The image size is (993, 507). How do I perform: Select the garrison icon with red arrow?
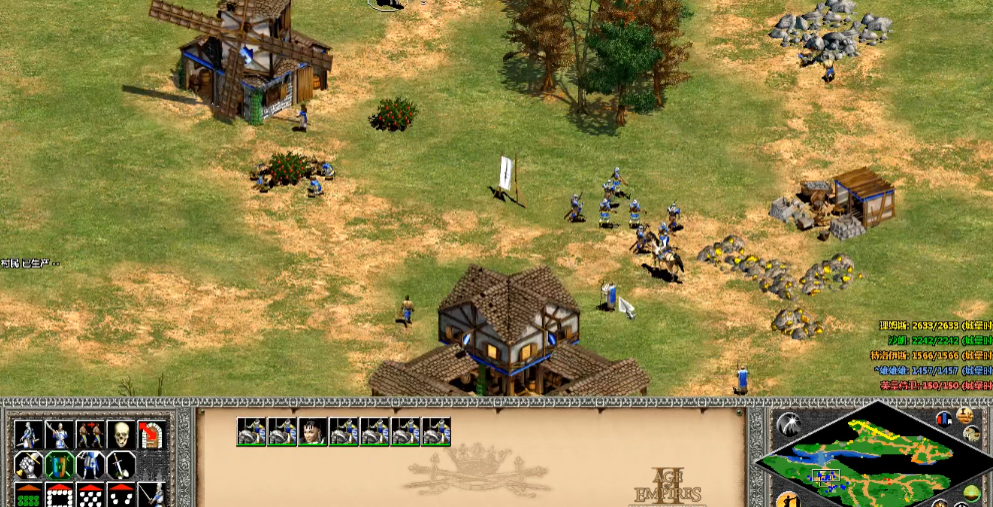pos(151,434)
